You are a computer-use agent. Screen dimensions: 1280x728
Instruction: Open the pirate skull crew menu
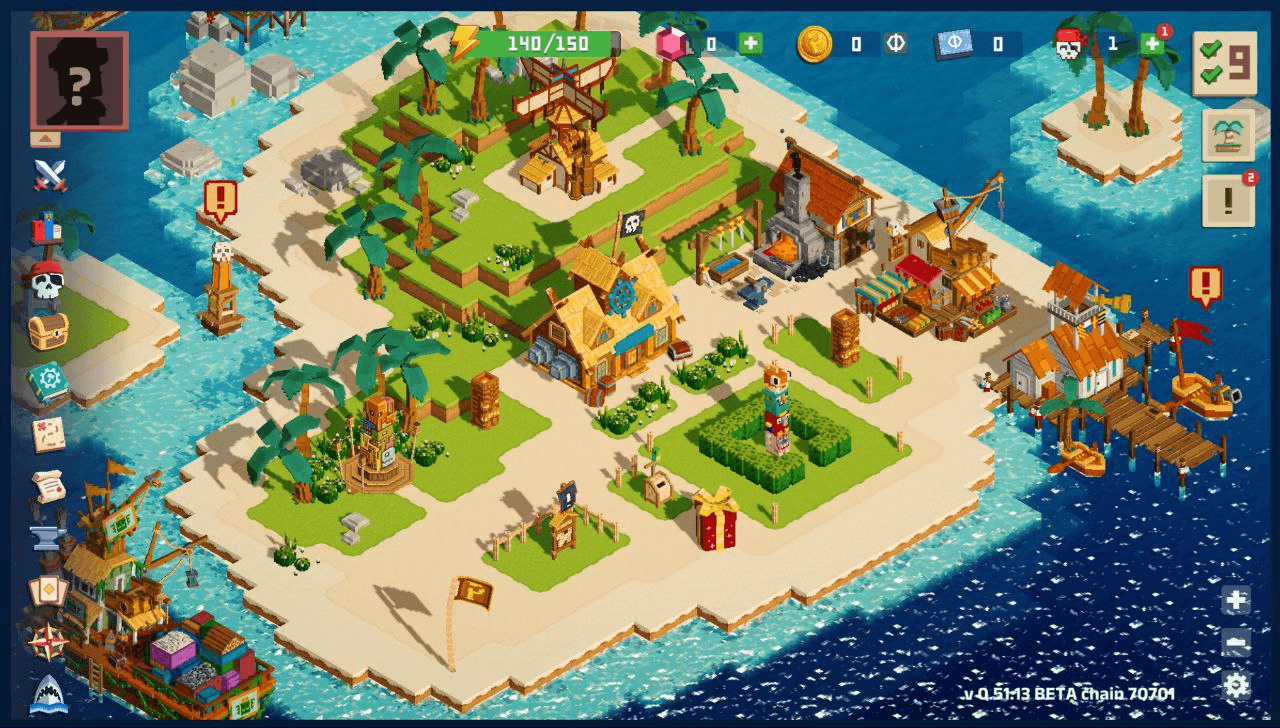(46, 280)
